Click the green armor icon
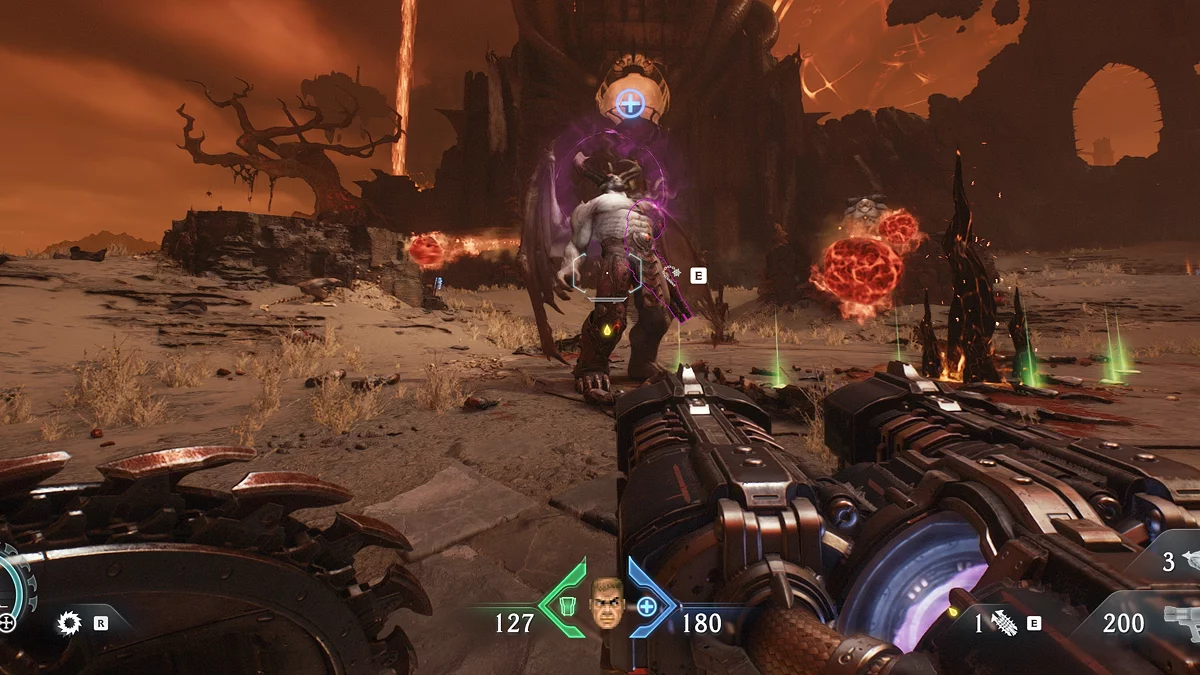This screenshot has height=675, width=1200. coord(567,605)
